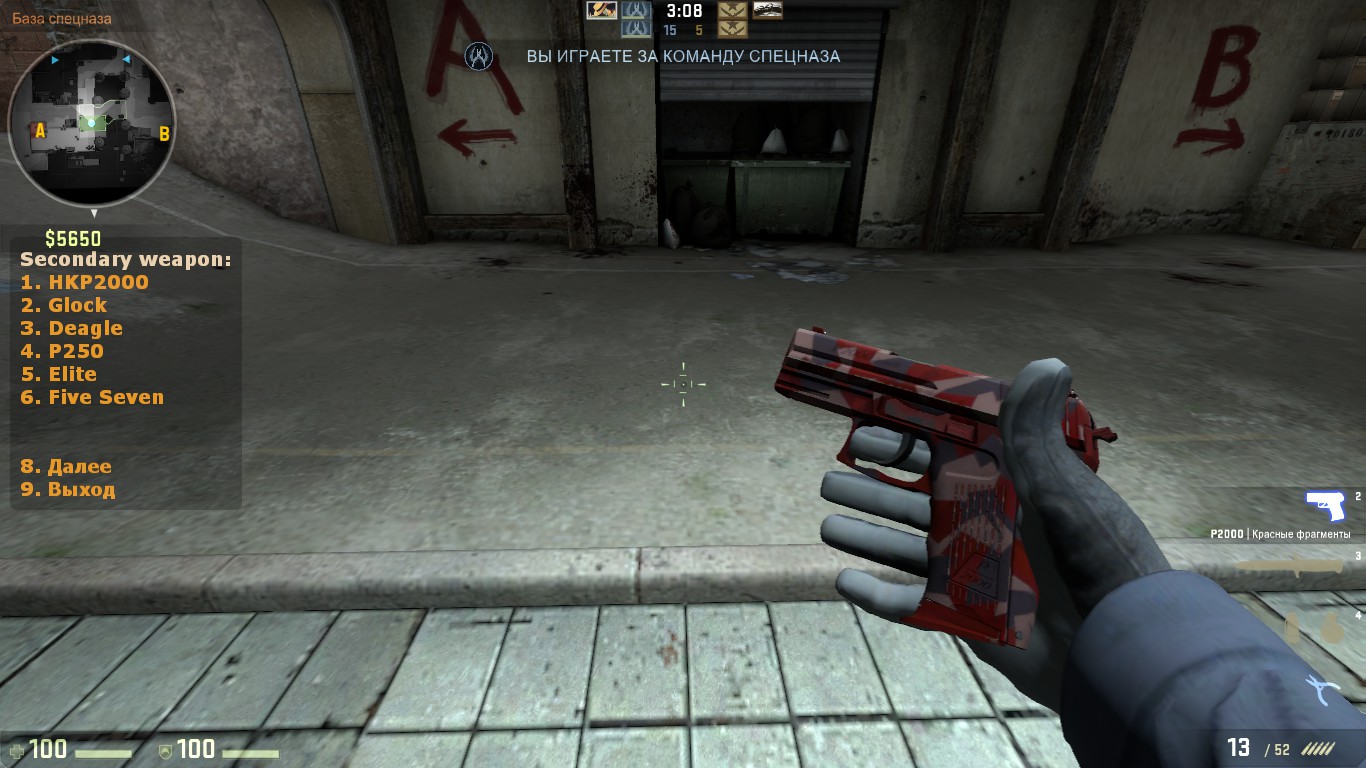
Task: Choose the Elite pistols entry
Action: click(59, 374)
